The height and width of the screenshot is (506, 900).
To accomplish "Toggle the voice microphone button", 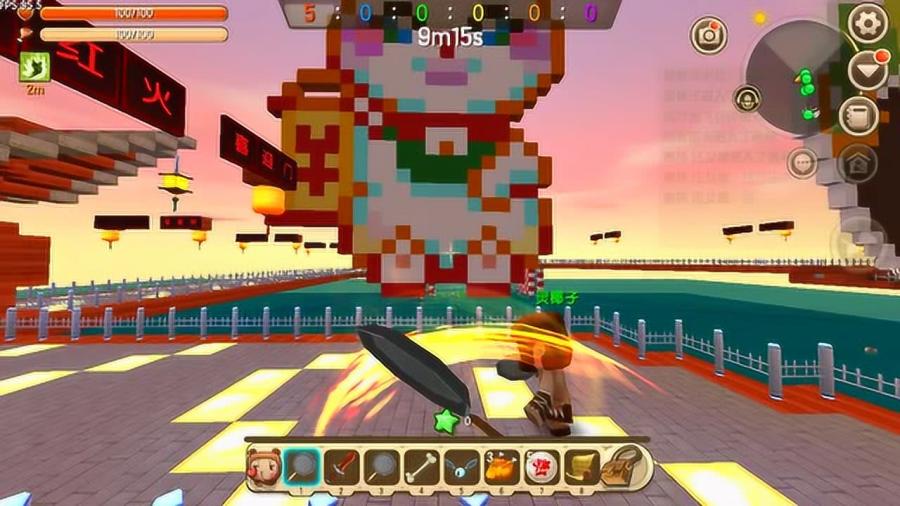I will [745, 98].
